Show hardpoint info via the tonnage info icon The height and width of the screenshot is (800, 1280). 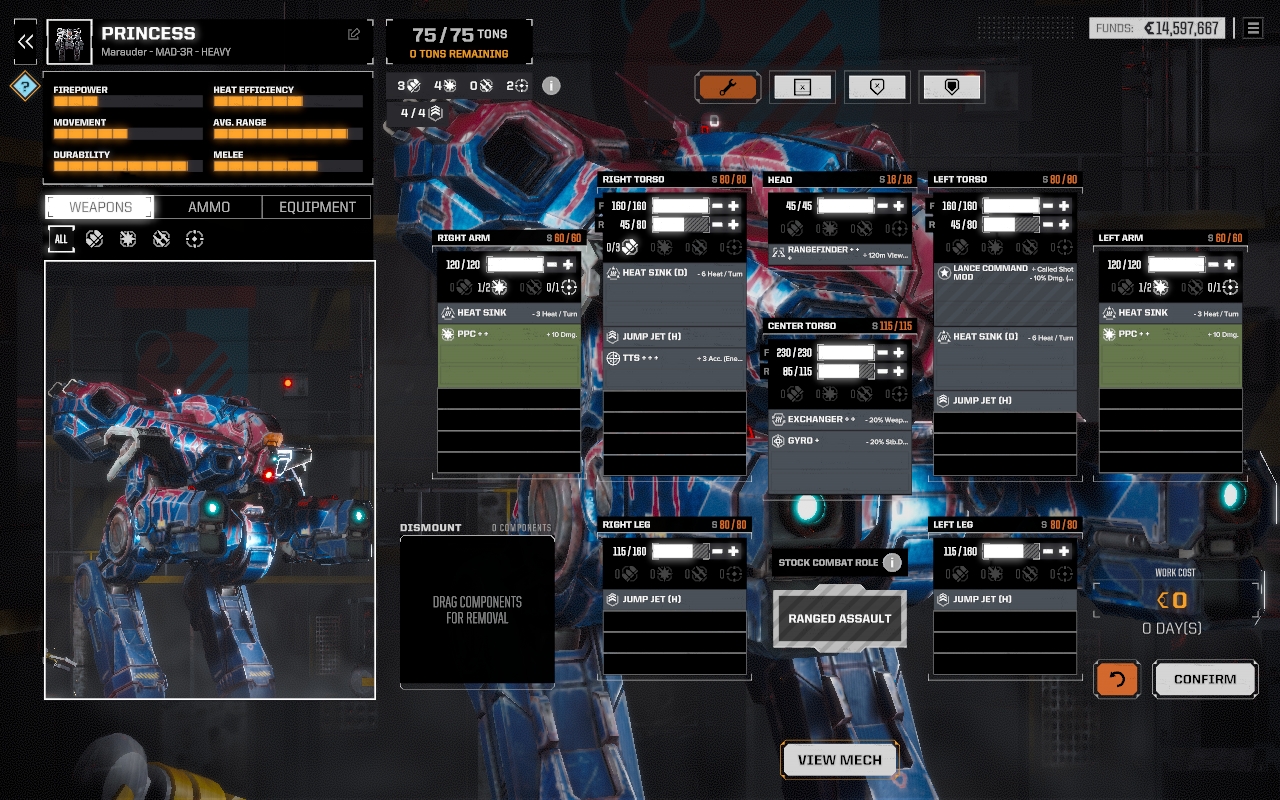(x=551, y=86)
